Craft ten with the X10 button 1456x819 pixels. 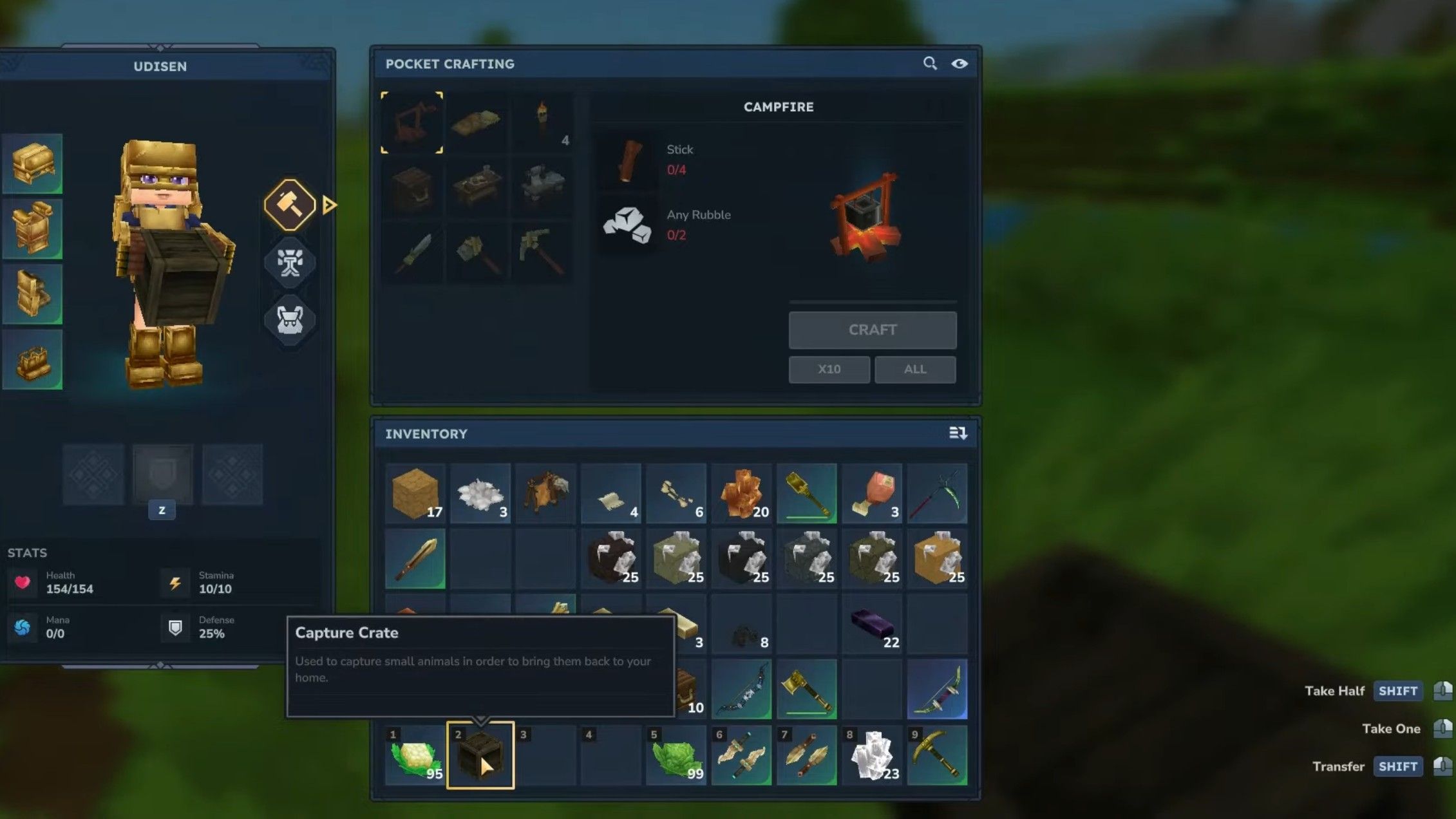829,370
